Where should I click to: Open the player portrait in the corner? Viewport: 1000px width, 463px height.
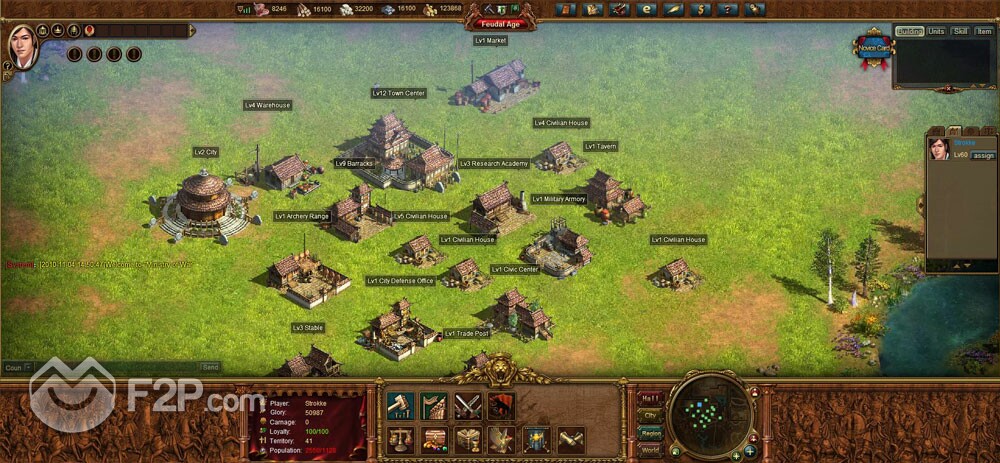tap(22, 46)
